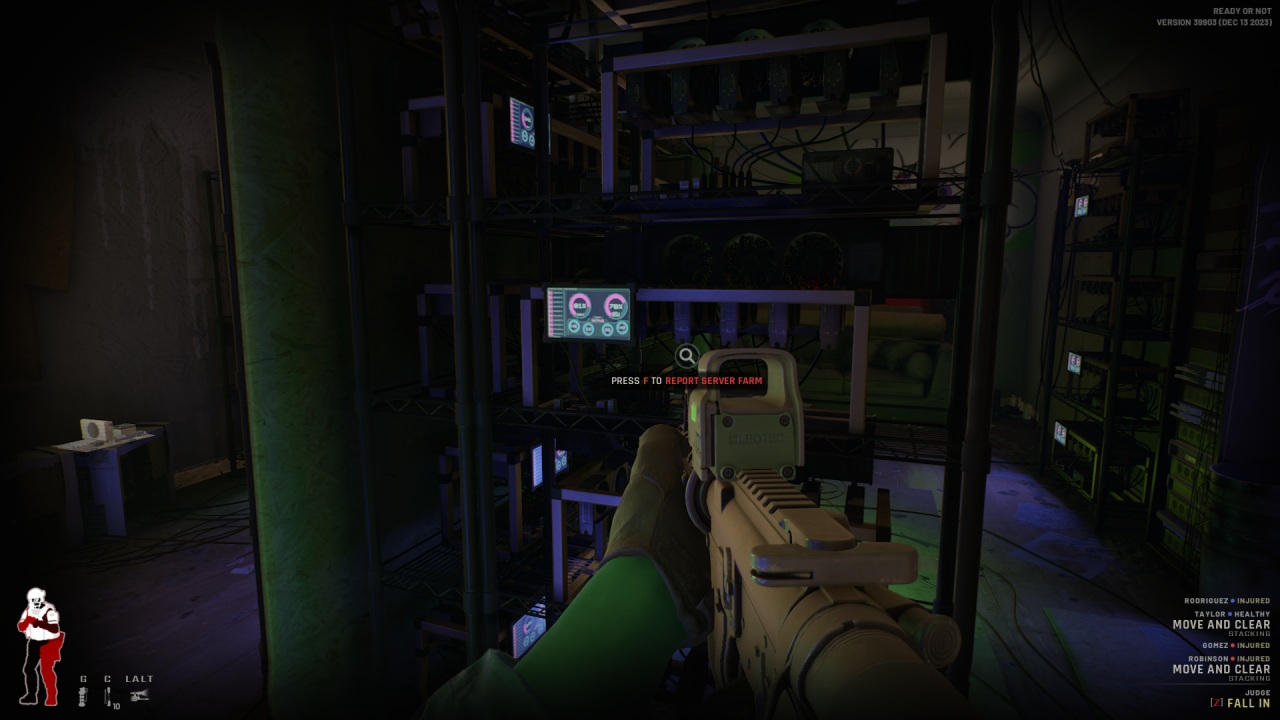Image resolution: width=1280 pixels, height=720 pixels.
Task: Select the chemlight item icon under C
Action: 107,695
